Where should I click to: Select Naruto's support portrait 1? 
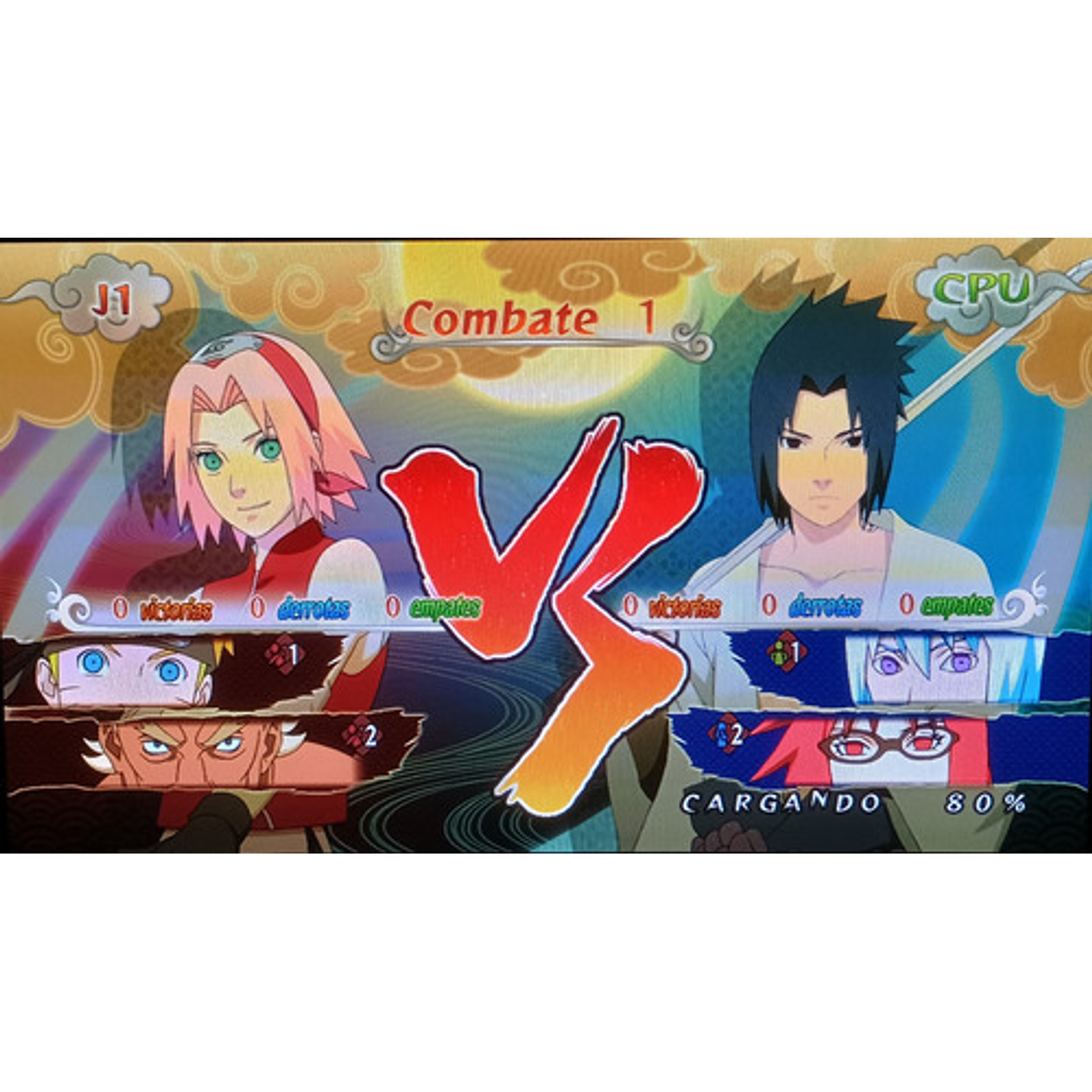tap(122, 668)
